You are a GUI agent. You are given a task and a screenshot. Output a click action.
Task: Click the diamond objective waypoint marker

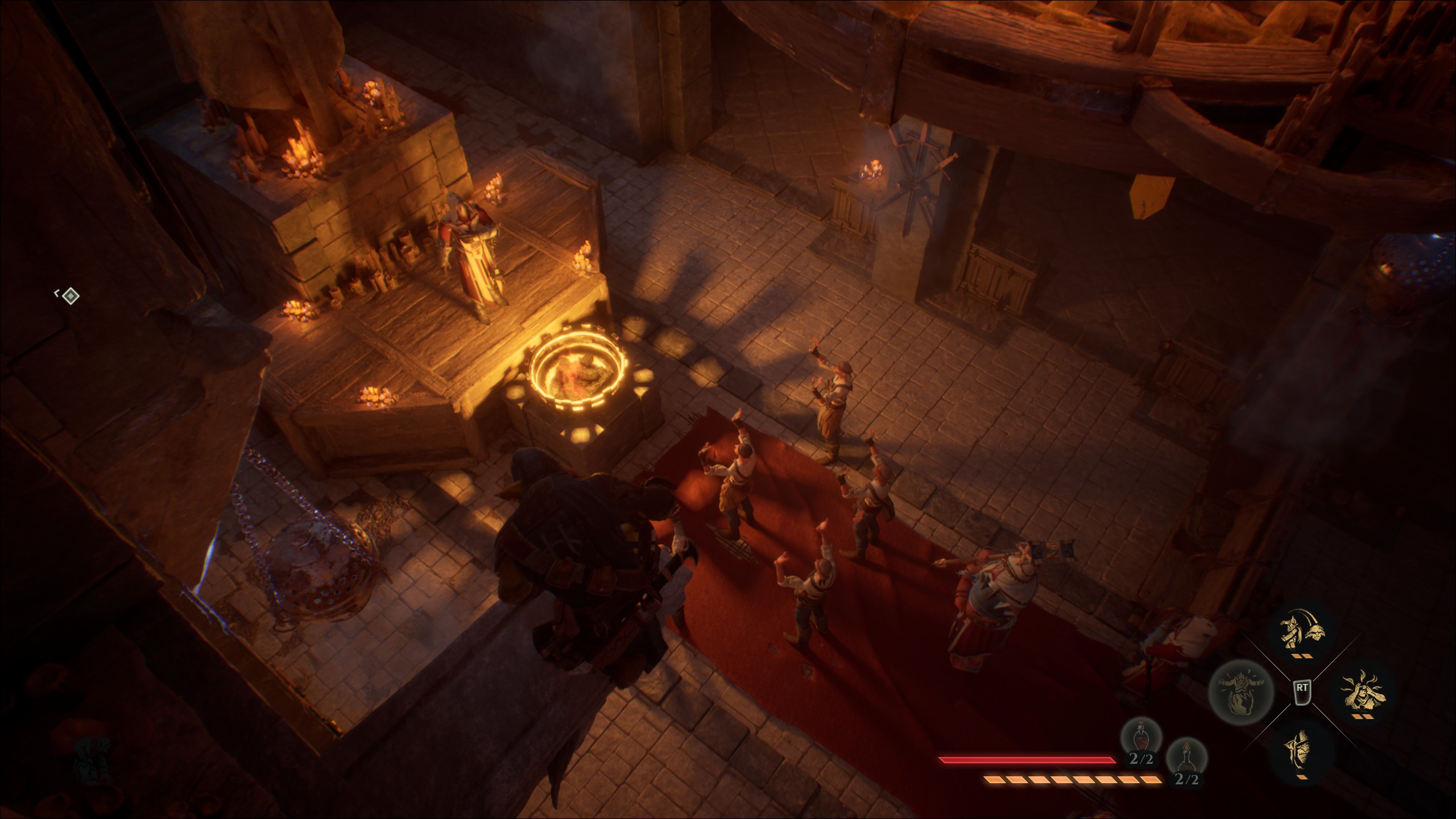70,296
